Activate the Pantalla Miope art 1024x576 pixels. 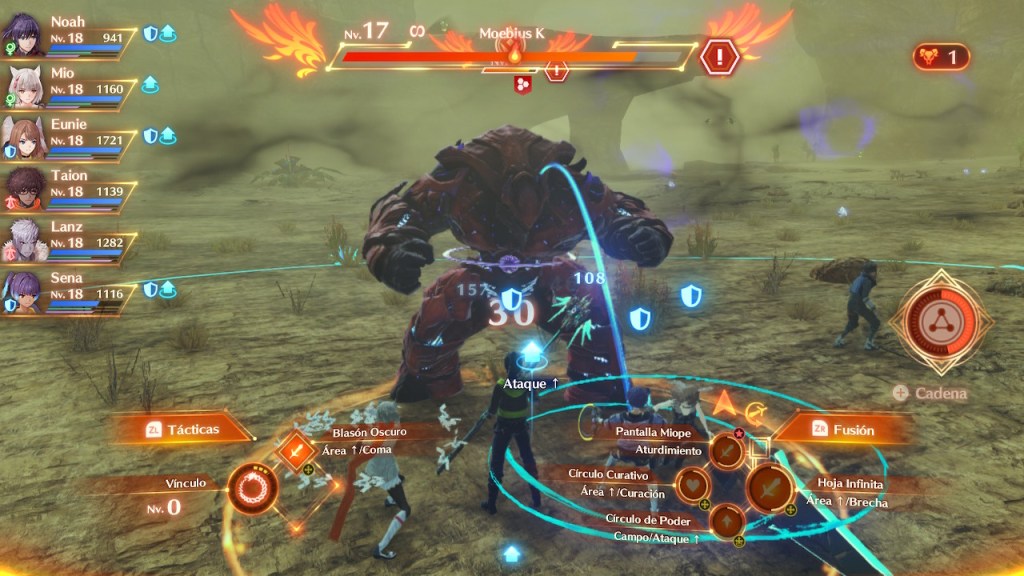[727, 452]
